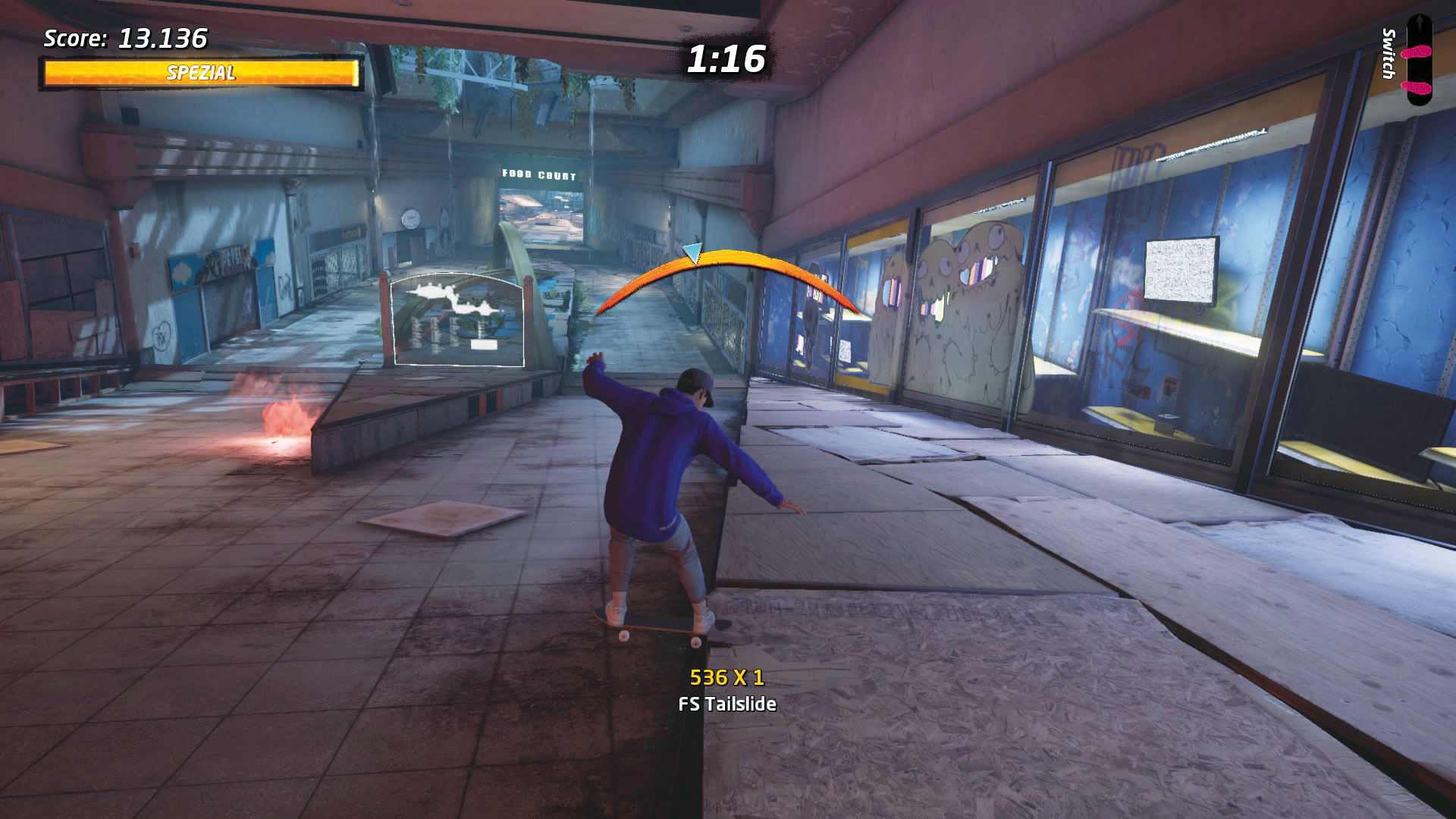Image resolution: width=1456 pixels, height=819 pixels.
Task: Click the grind balance meter pointer
Action: pos(692,253)
